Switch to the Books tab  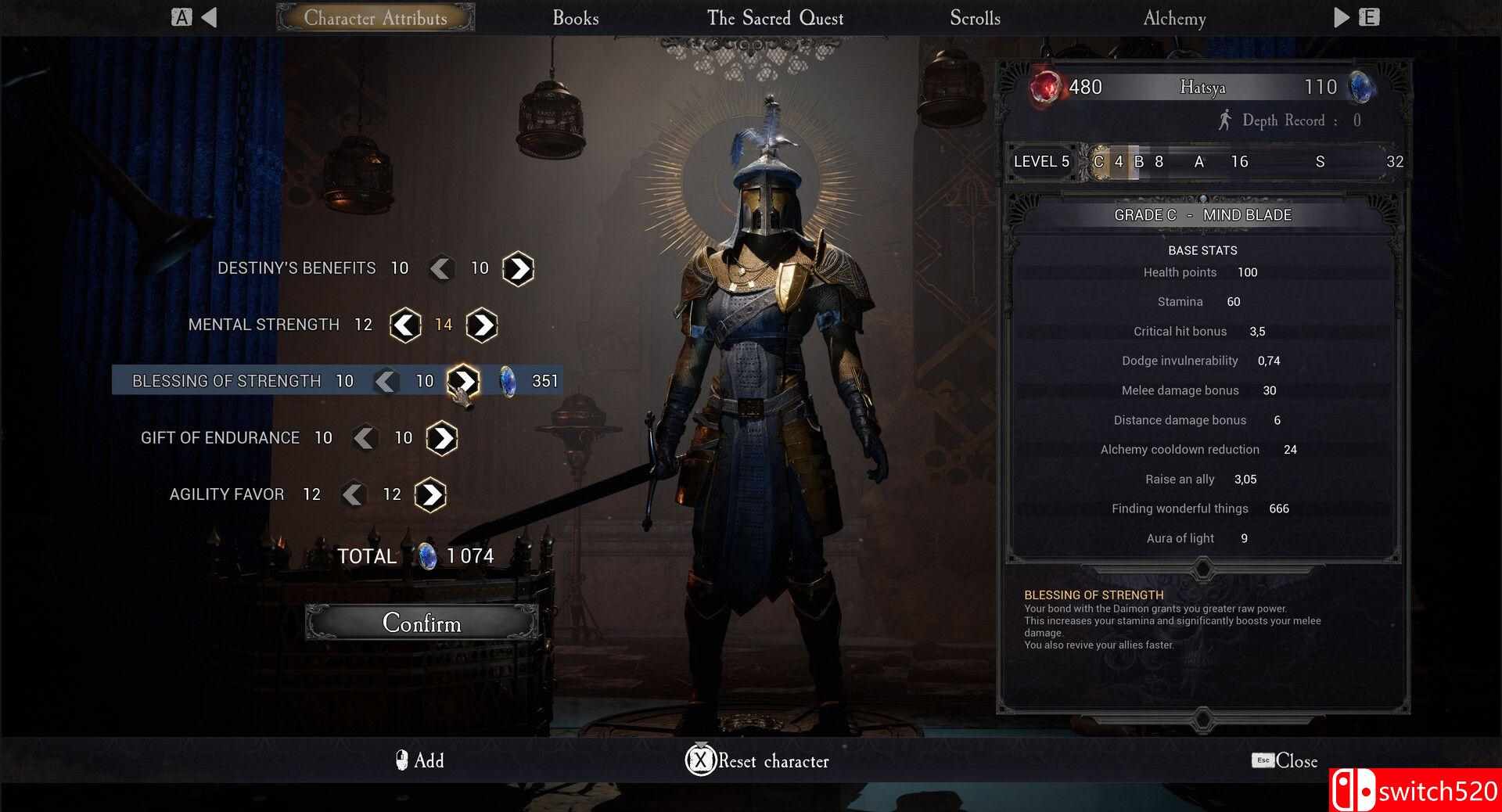point(575,18)
